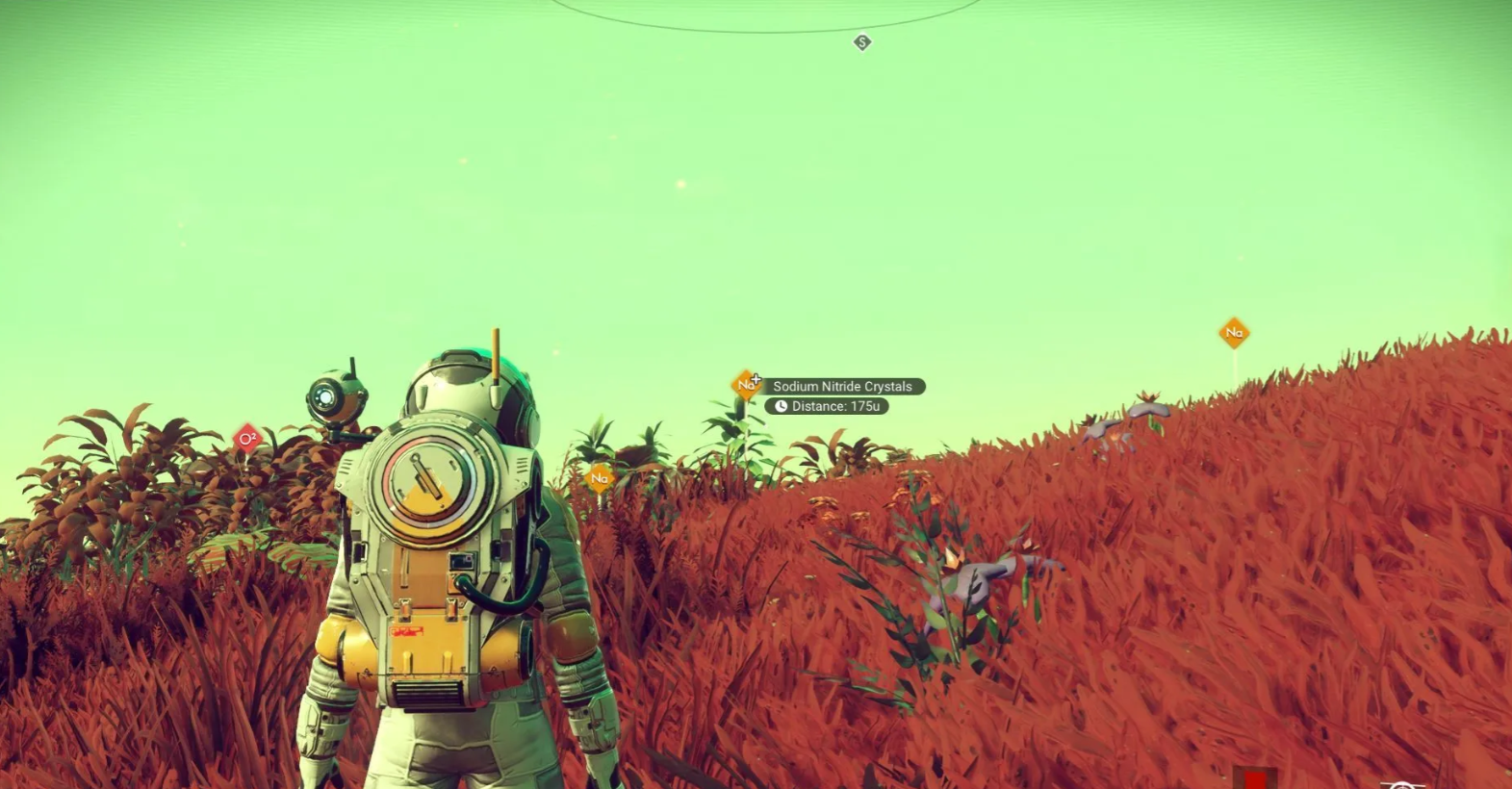Click the Sodium Nitride Crystals Na marker
This screenshot has height=789, width=1512.
(746, 386)
